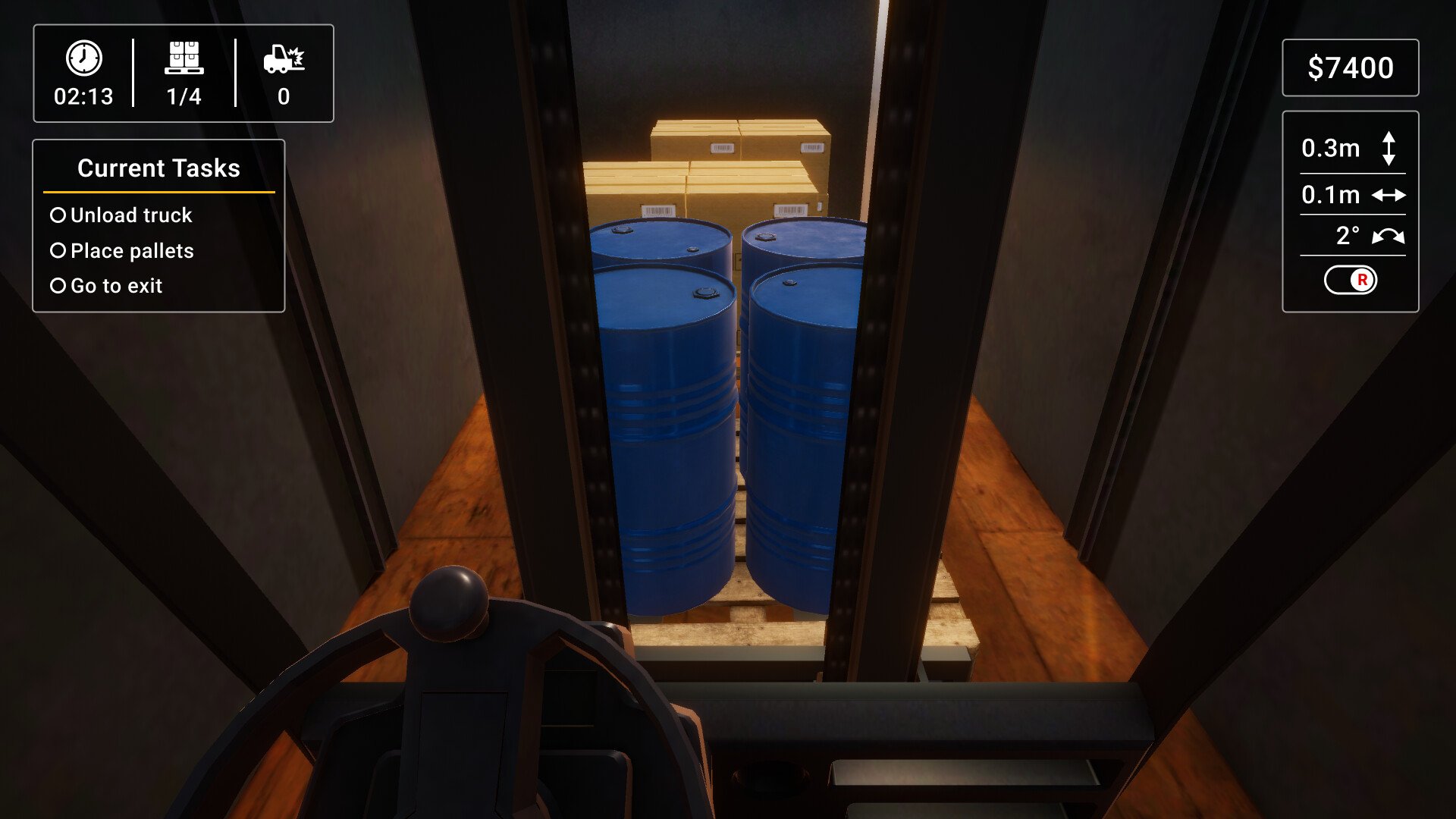The height and width of the screenshot is (819, 1456).
Task: Select the Place pallets task entry
Action: click(x=132, y=250)
